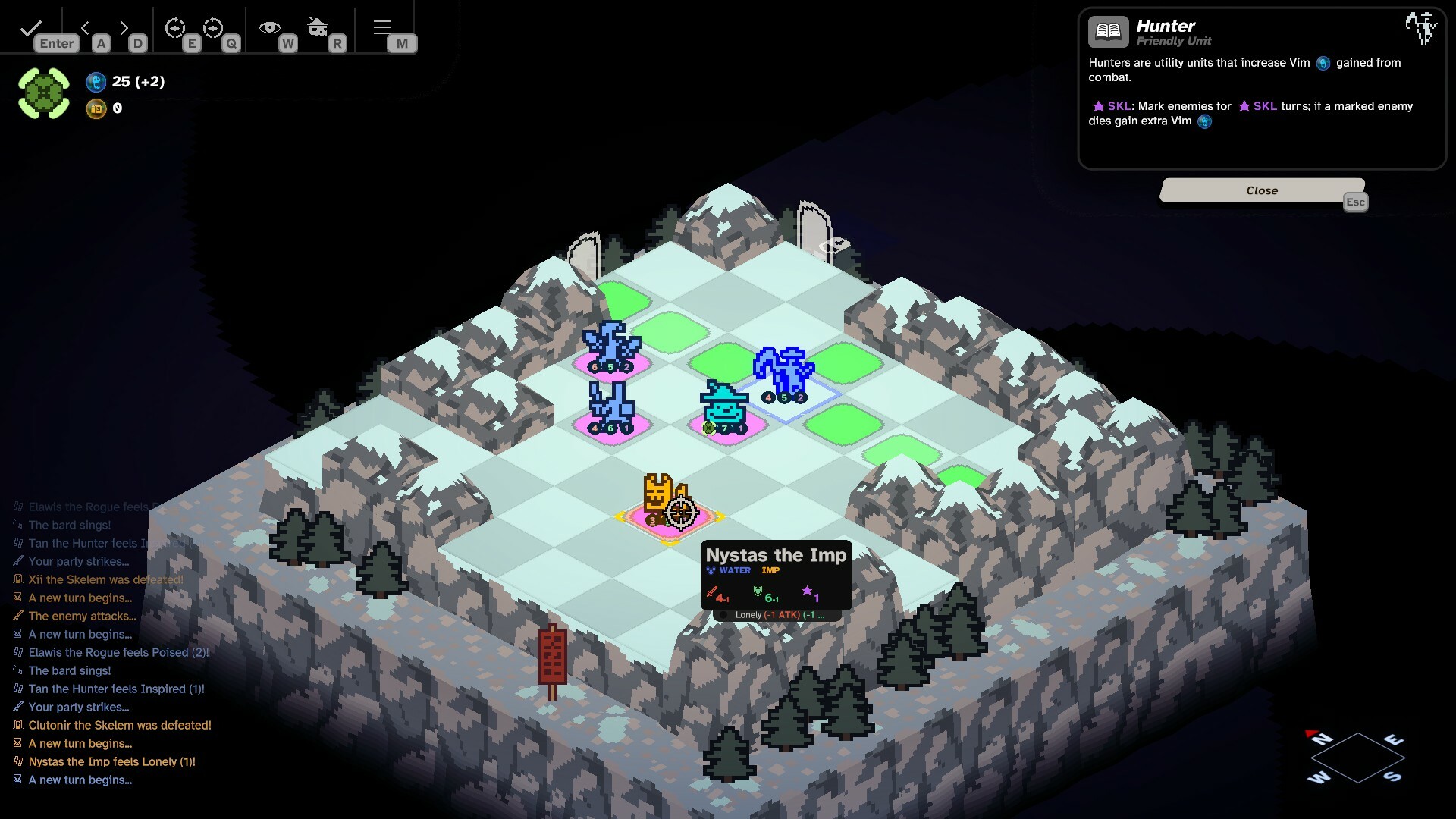Viewport: 1456px width, 819px height.
Task: Click the book icon on the Hunter panel
Action: pyautogui.click(x=1108, y=31)
